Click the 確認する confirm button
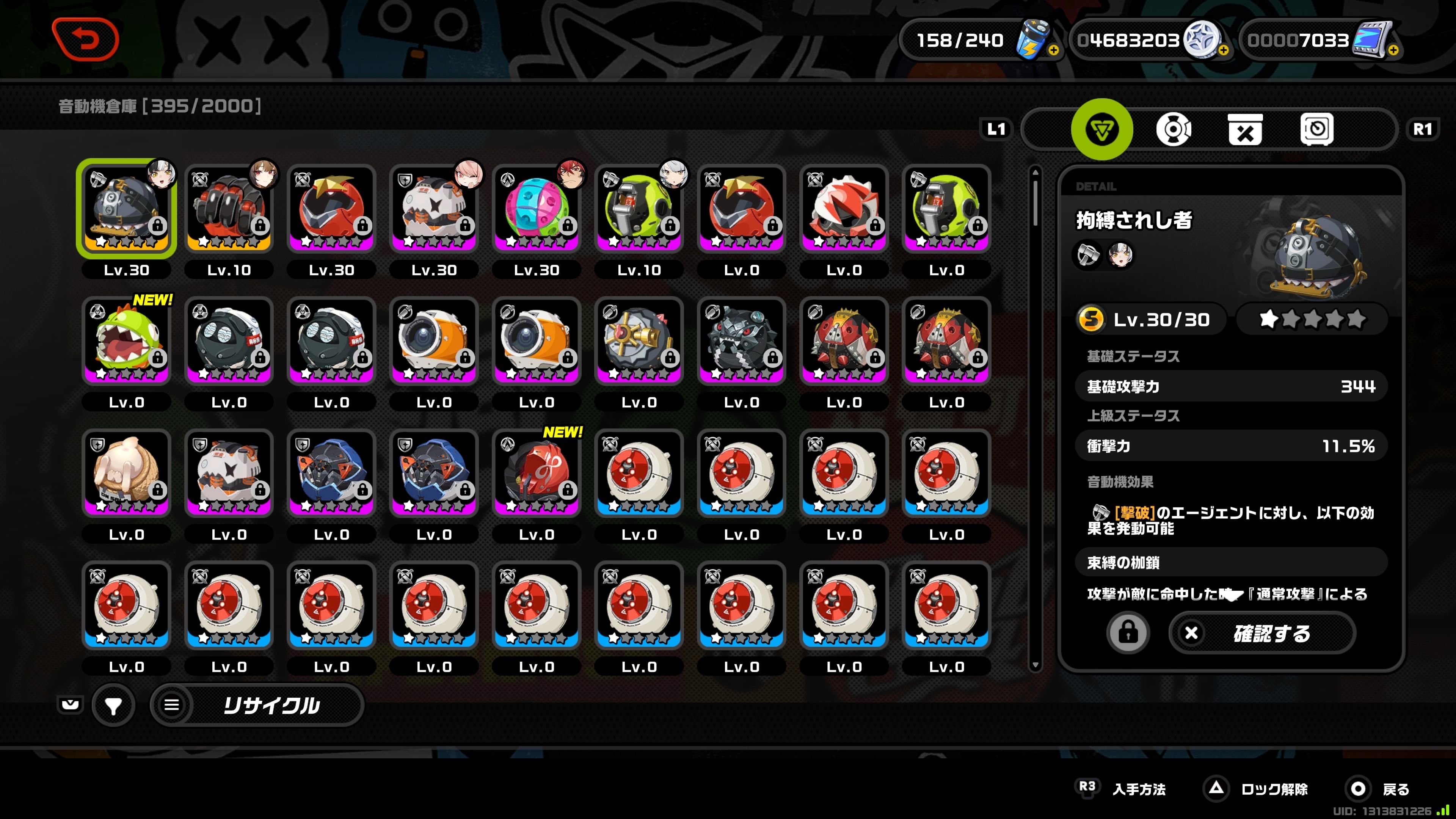 point(1261,633)
